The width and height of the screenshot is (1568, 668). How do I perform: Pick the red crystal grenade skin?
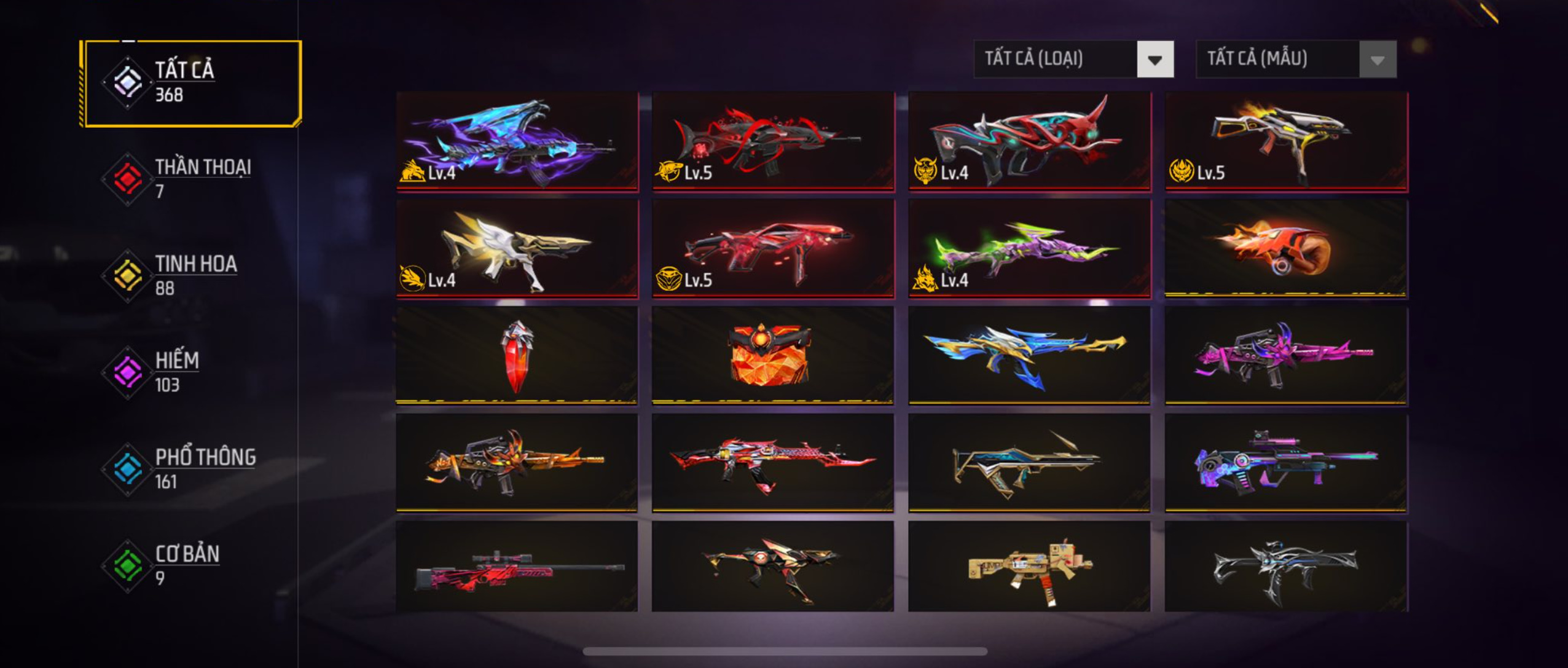pyautogui.click(x=517, y=356)
